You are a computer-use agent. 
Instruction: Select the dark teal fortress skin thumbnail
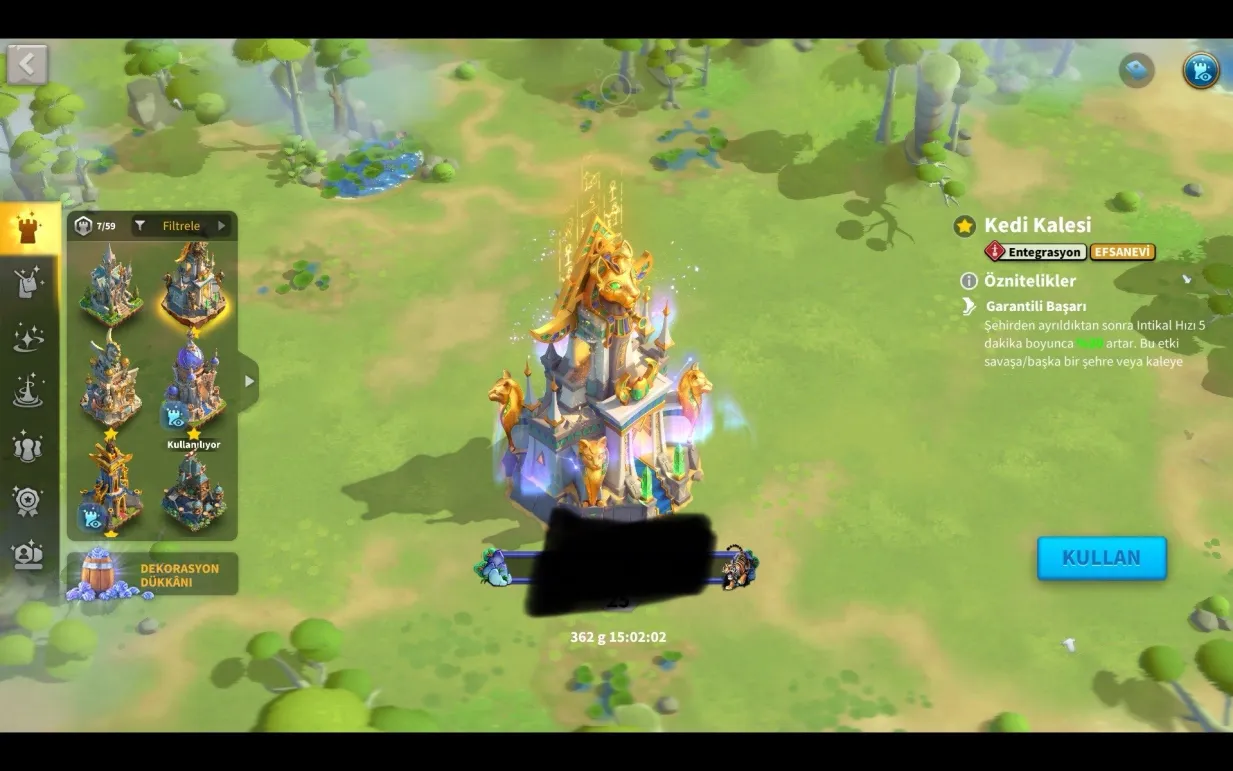coord(194,489)
